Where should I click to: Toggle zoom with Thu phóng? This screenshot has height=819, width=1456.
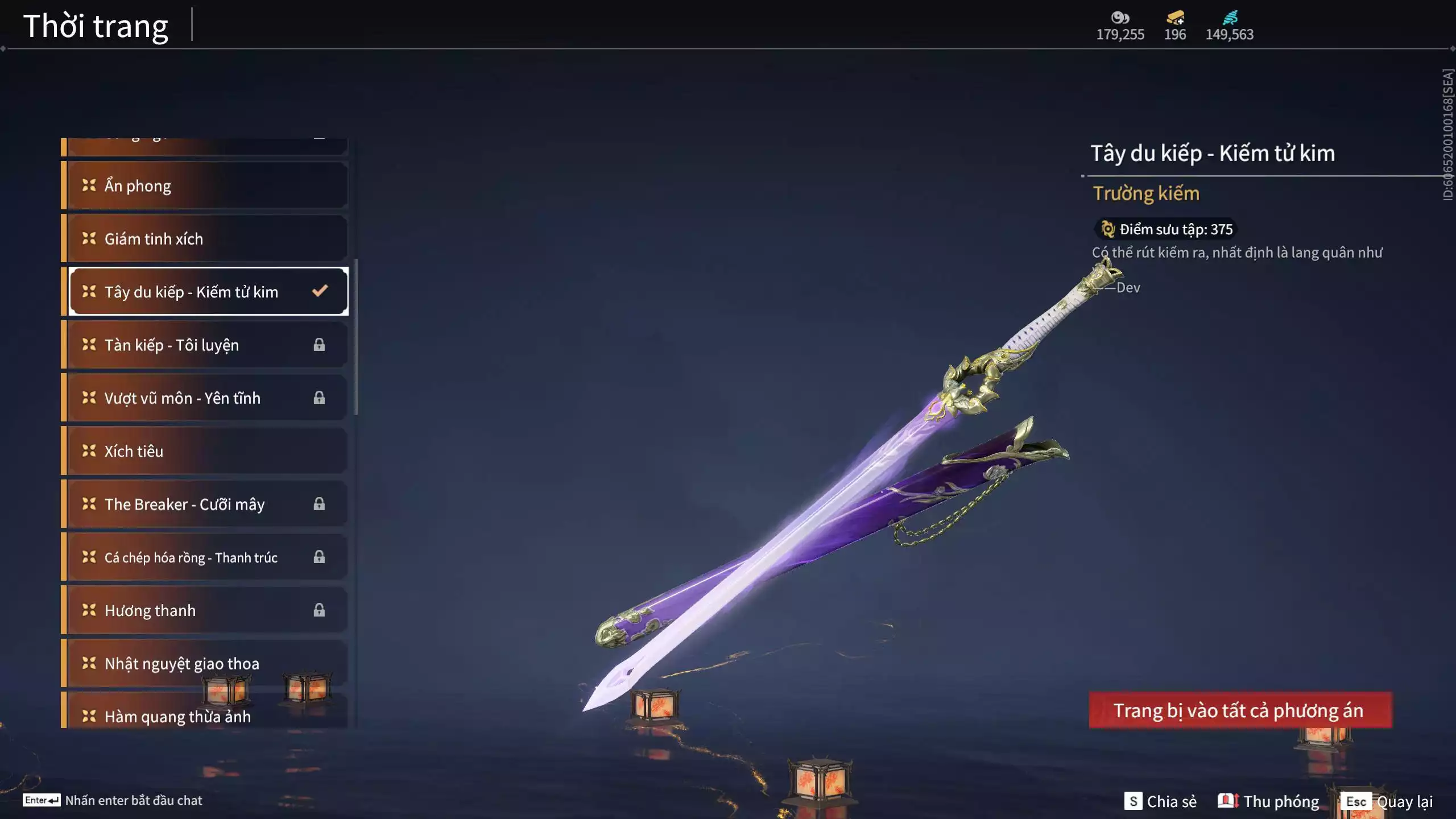point(1269,801)
